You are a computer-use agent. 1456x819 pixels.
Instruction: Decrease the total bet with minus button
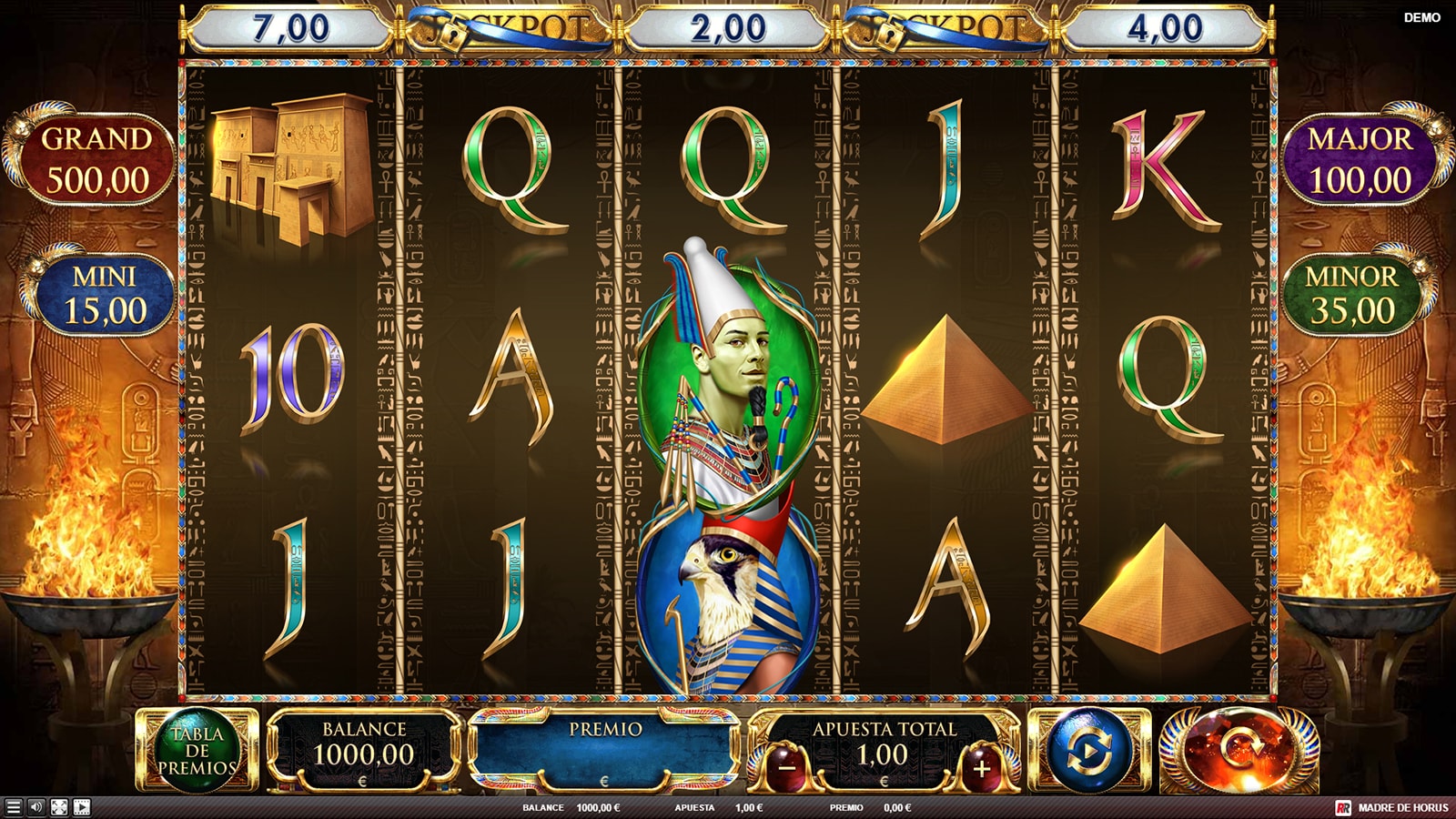point(787,768)
